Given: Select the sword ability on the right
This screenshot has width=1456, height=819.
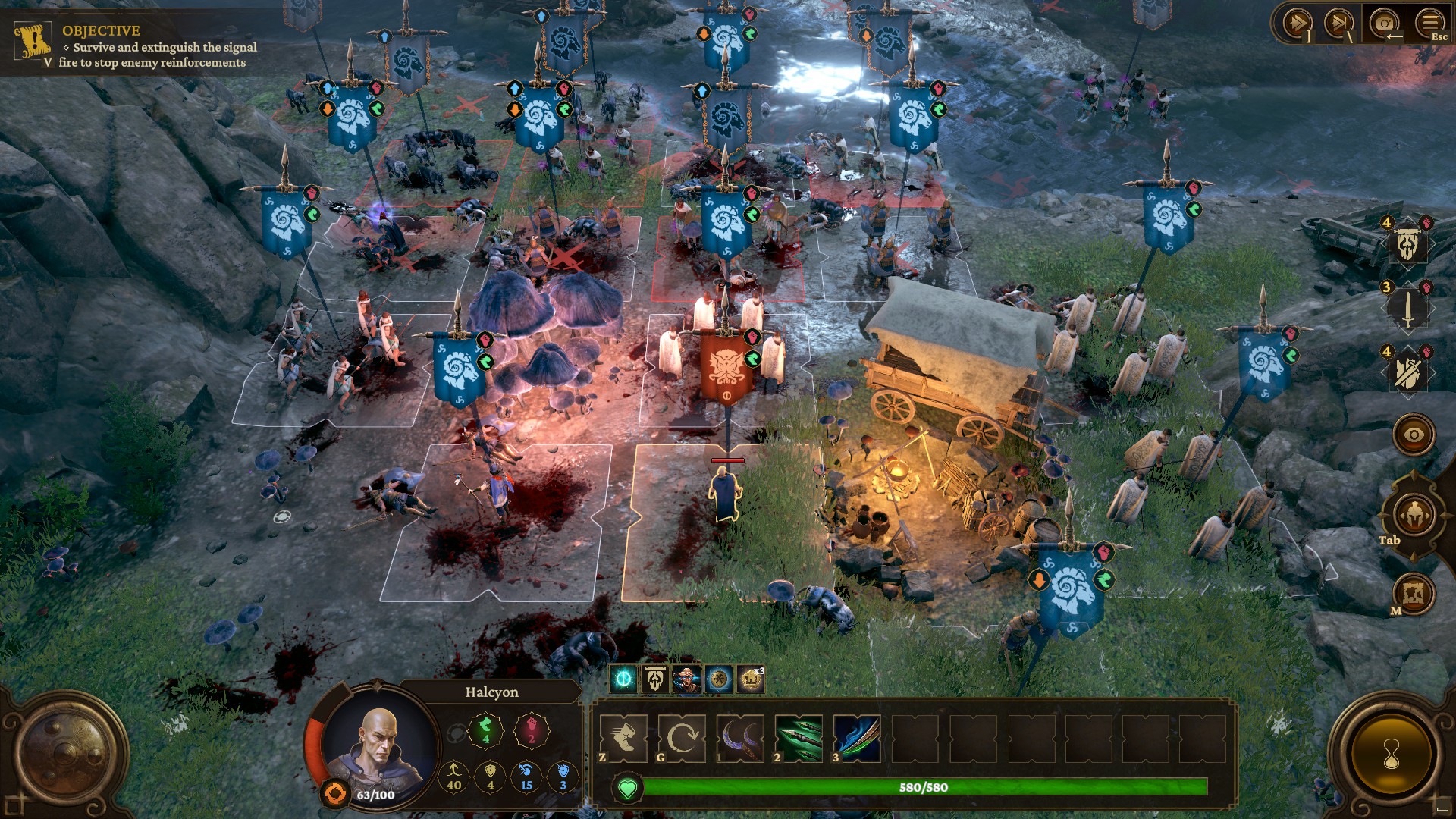Looking at the screenshot, I should click(x=1407, y=309).
